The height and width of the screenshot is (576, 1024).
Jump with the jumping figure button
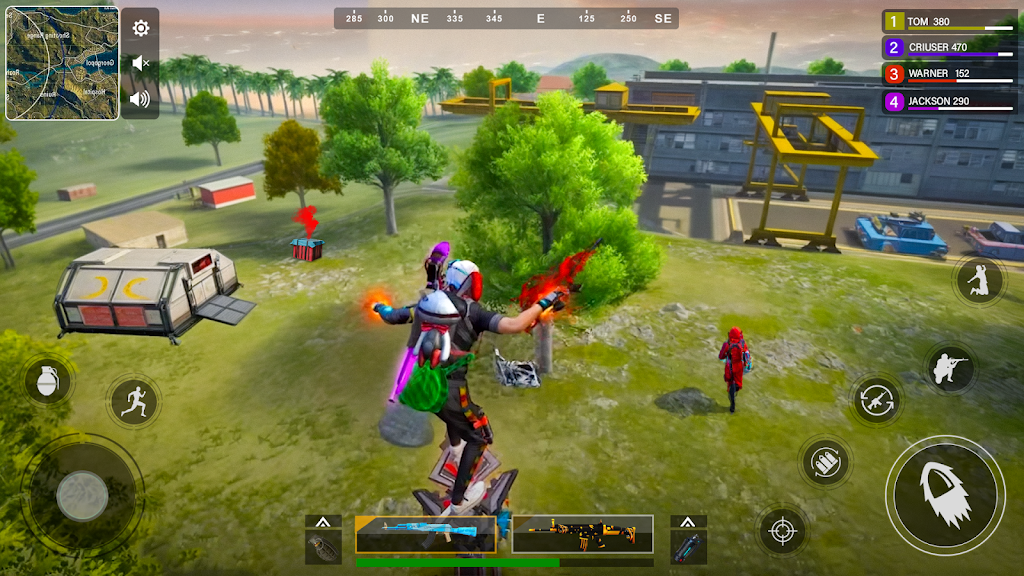pyautogui.click(x=978, y=281)
